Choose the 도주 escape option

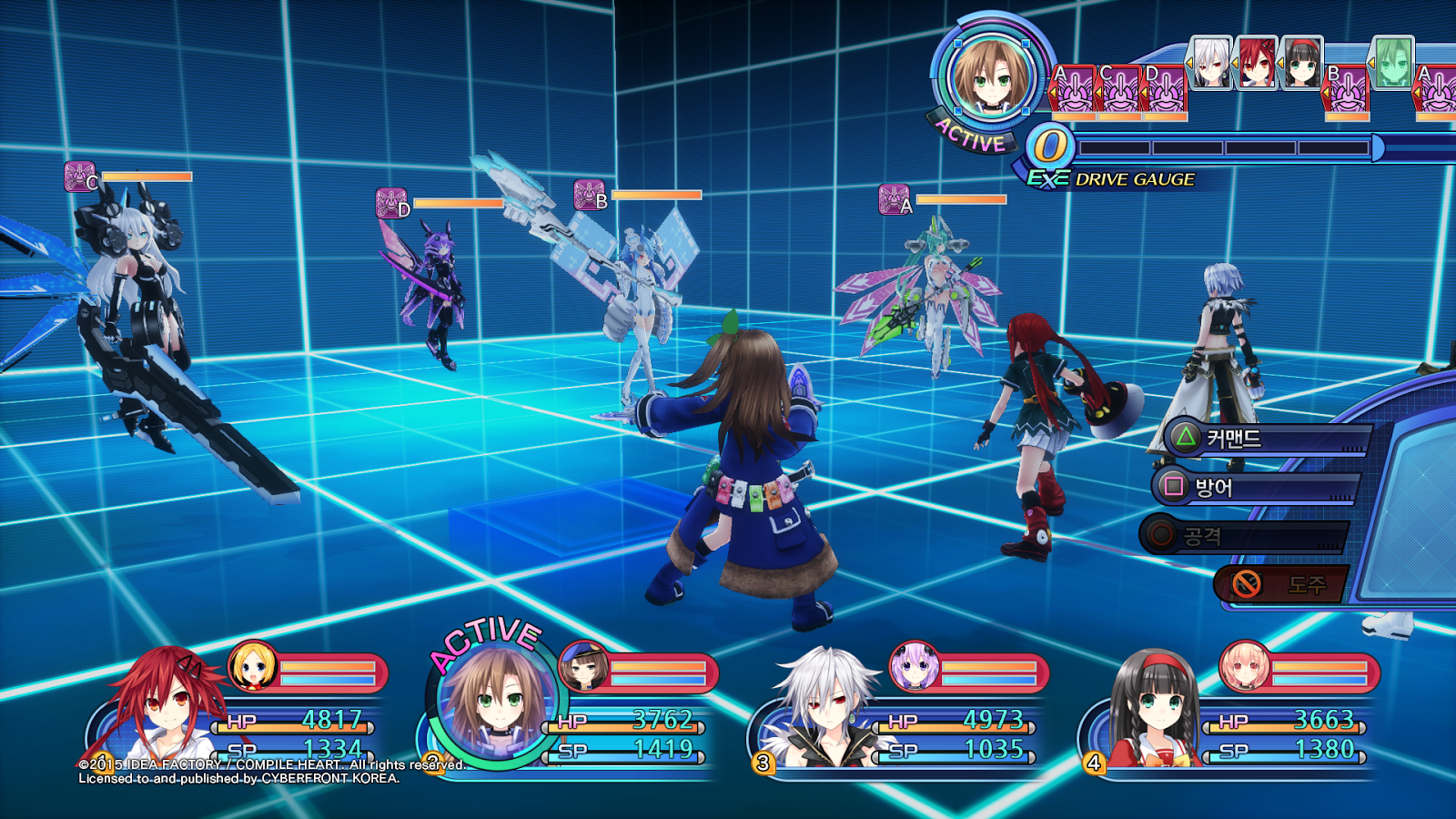click(x=1283, y=584)
